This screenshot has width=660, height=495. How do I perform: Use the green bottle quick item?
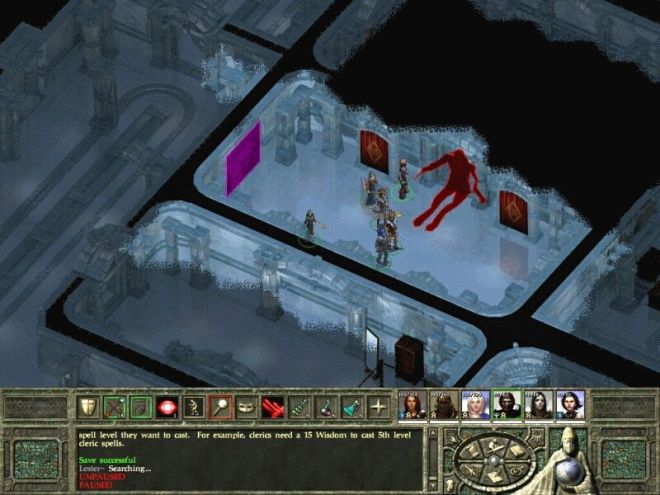click(x=298, y=407)
